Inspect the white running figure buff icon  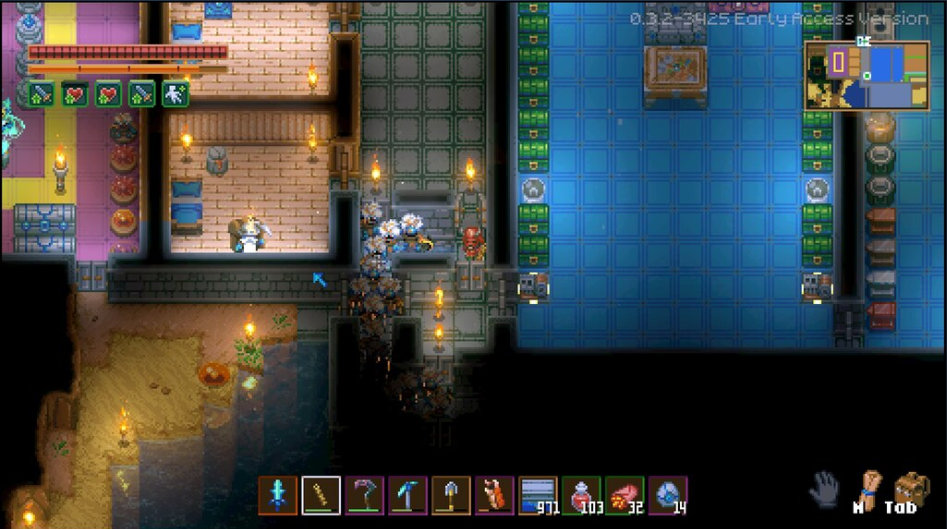click(176, 94)
